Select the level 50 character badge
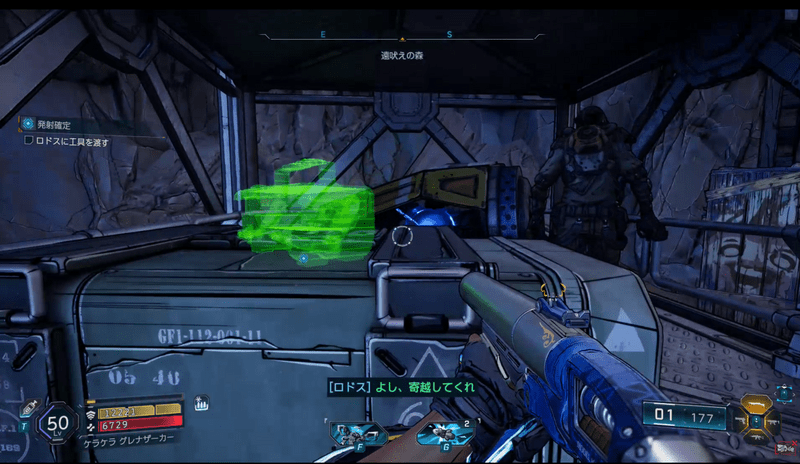This screenshot has width=800, height=464. coord(58,423)
